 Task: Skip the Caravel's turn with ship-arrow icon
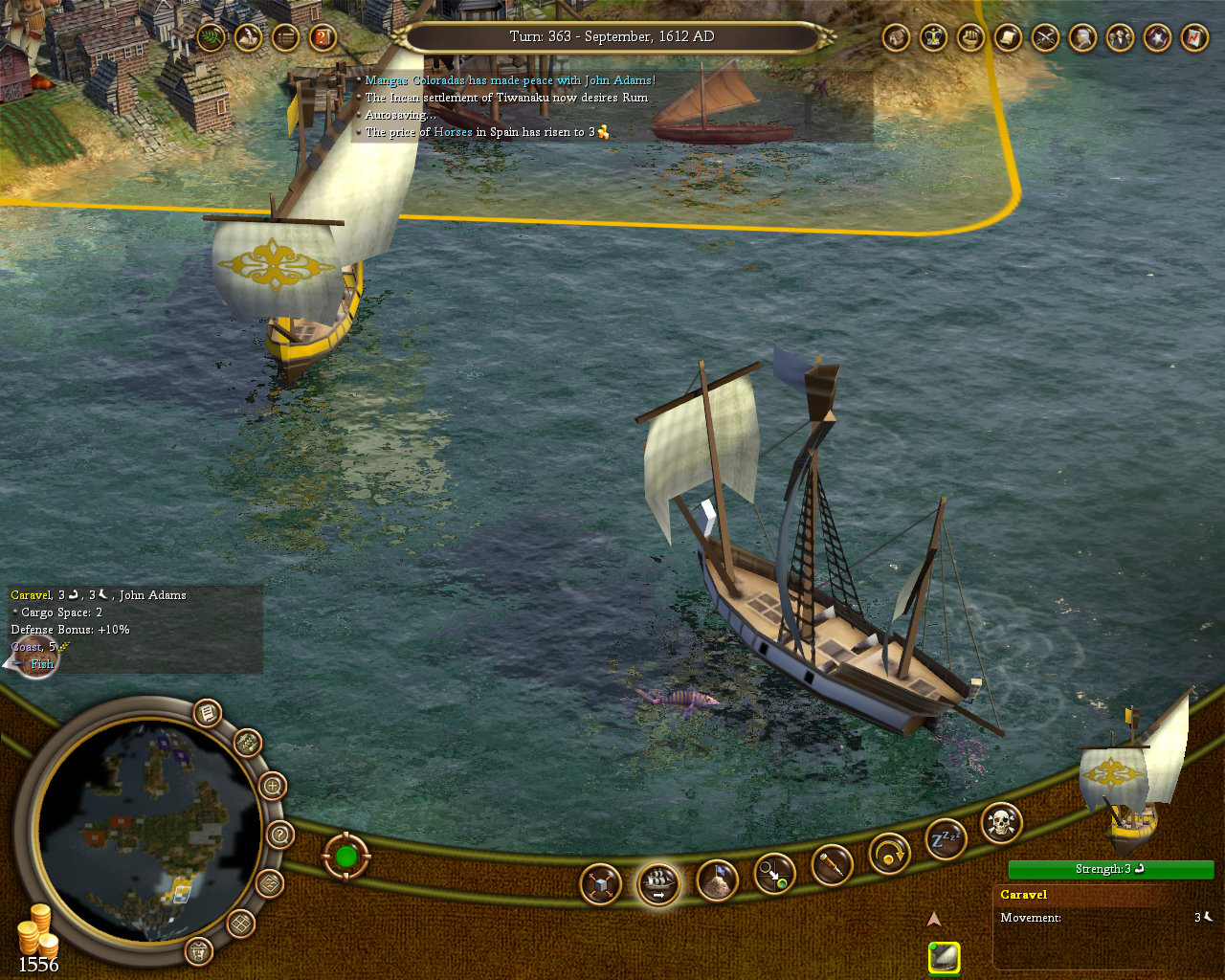657,883
